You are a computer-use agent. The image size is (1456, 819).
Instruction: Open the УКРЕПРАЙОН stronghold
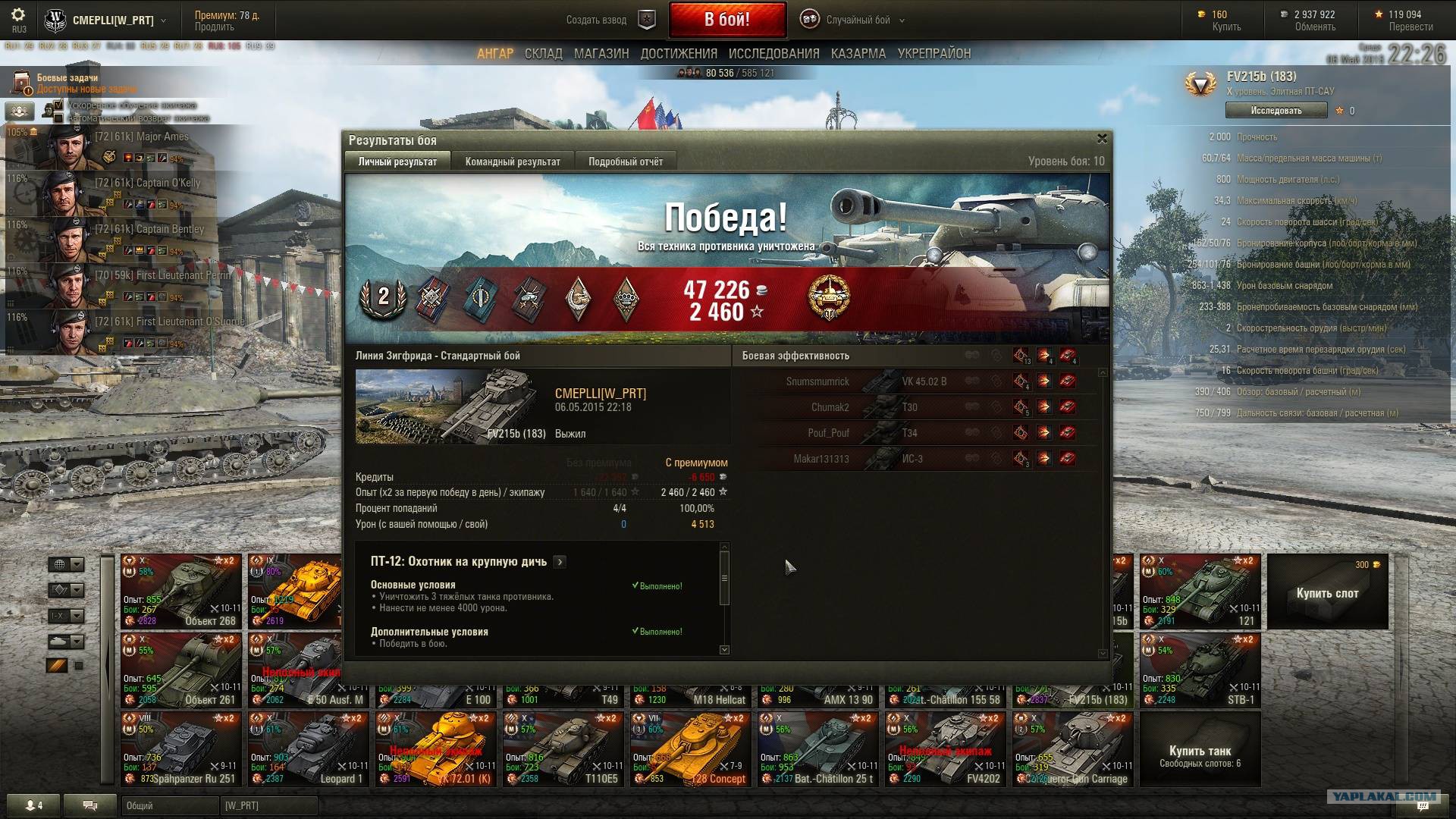coord(934,54)
